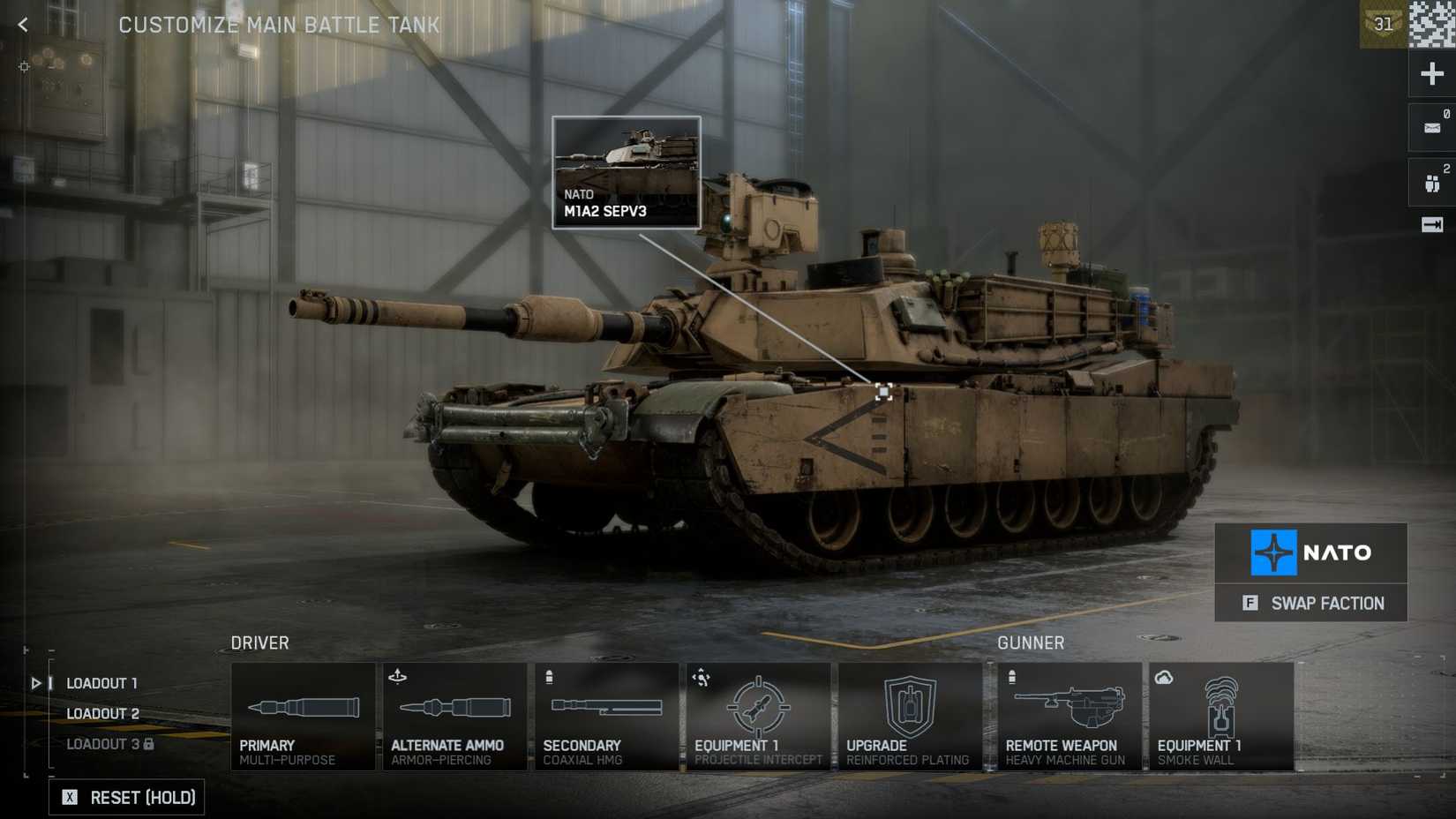Viewport: 1456px width, 819px height.
Task: Click the customization hotspot marker on the tank
Action: pos(883,392)
